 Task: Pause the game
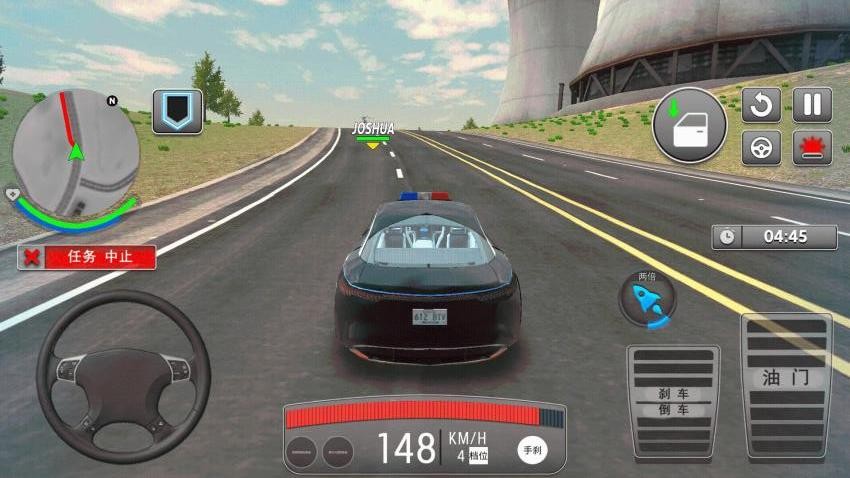(x=812, y=105)
